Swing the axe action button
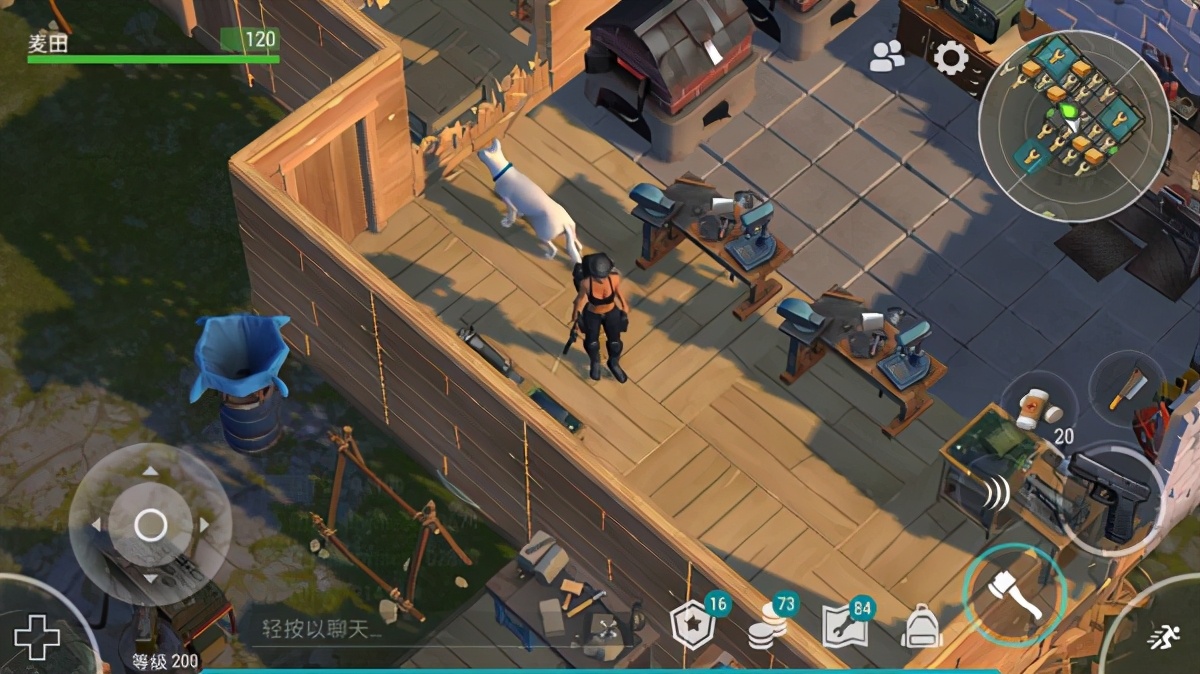This screenshot has width=1200, height=674. pyautogui.click(x=1014, y=596)
